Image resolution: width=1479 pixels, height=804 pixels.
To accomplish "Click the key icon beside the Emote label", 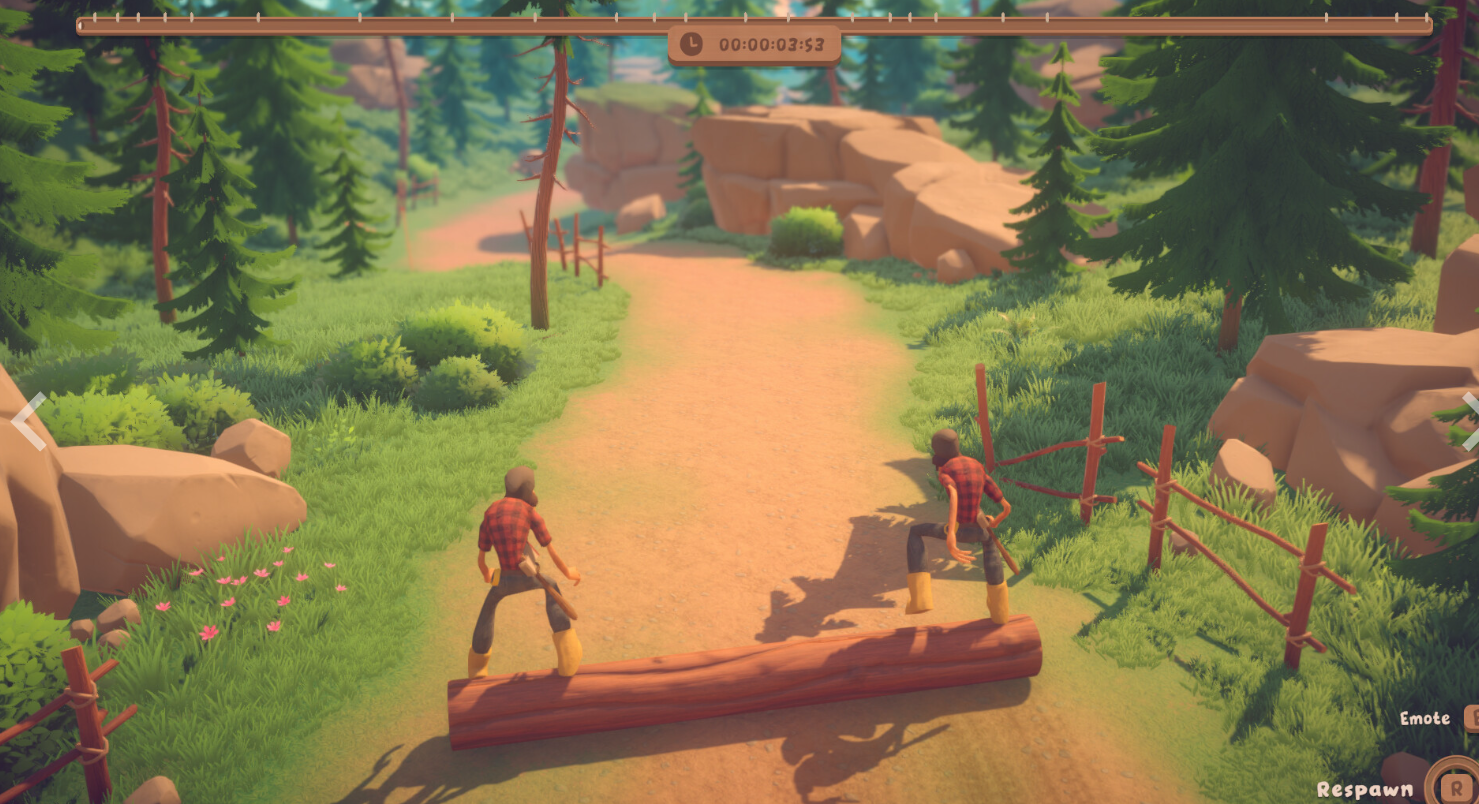I will (1472, 718).
